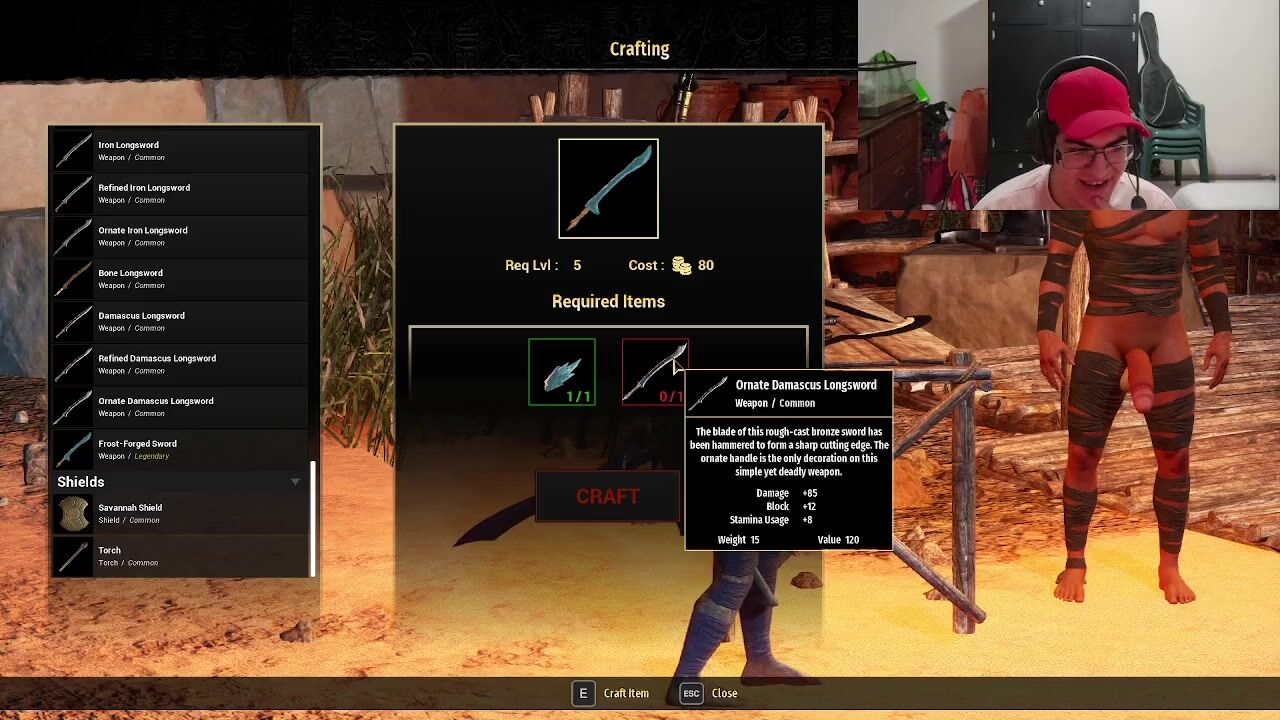Select Iron Longsword from the recipe list
Viewport: 1280px width, 720px height.
point(180,151)
